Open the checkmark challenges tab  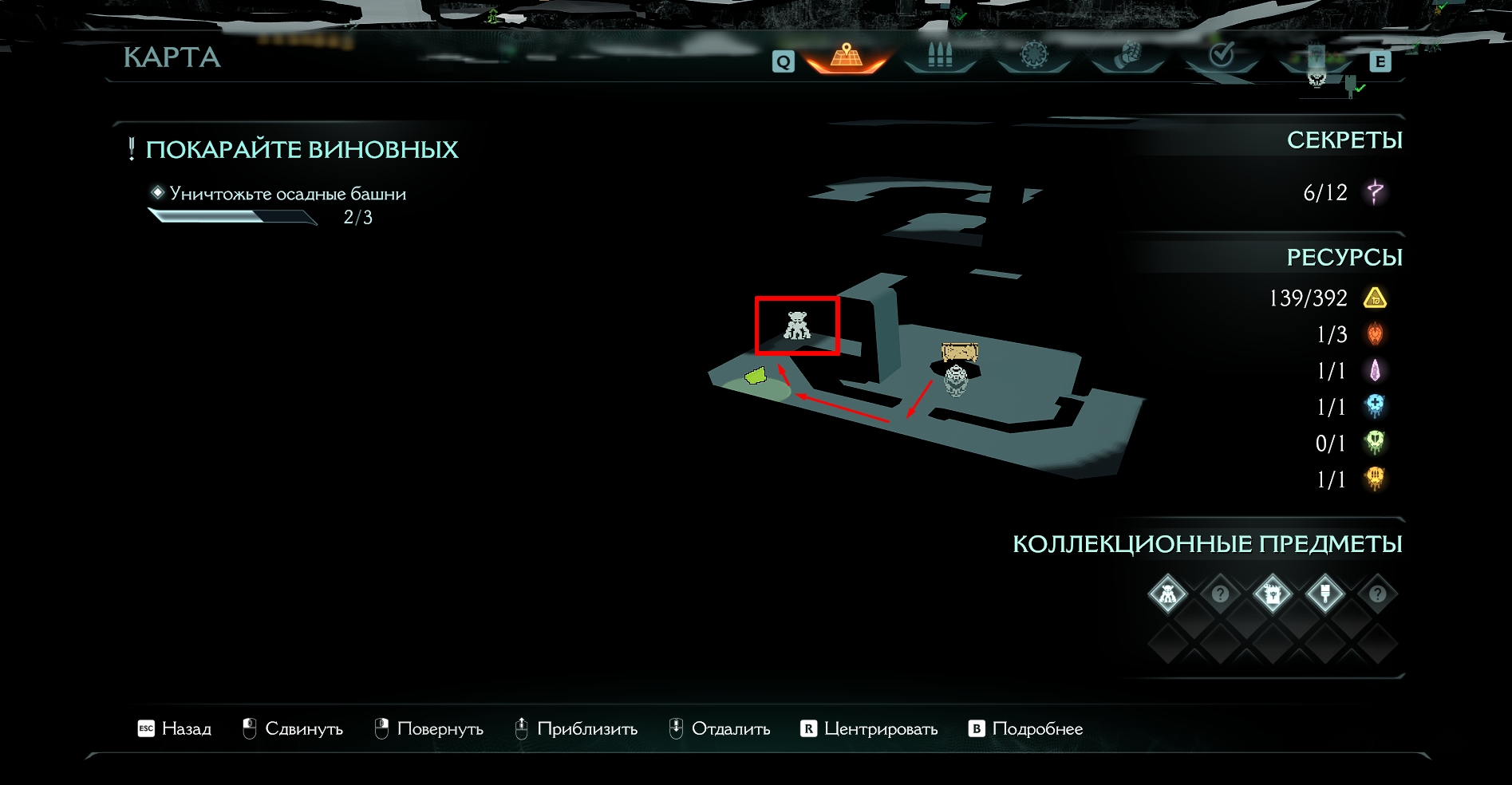click(1221, 55)
